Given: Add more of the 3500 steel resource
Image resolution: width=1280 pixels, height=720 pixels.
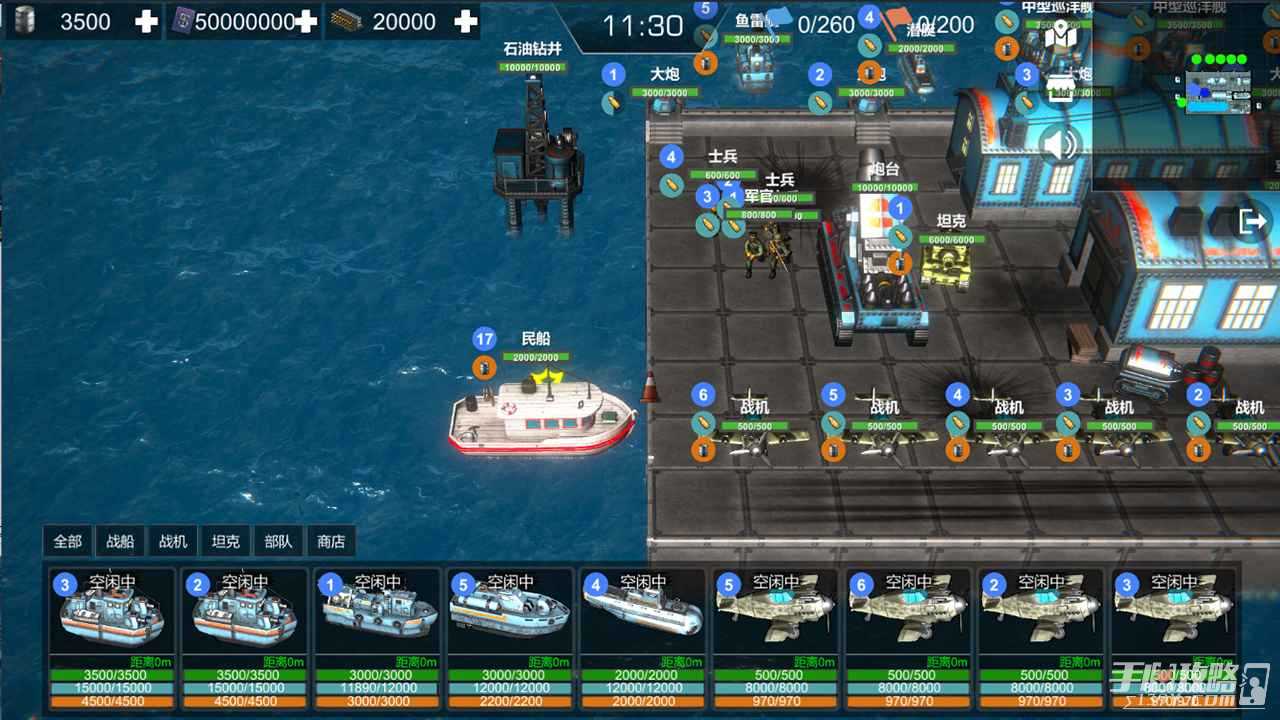Looking at the screenshot, I should pyautogui.click(x=146, y=21).
